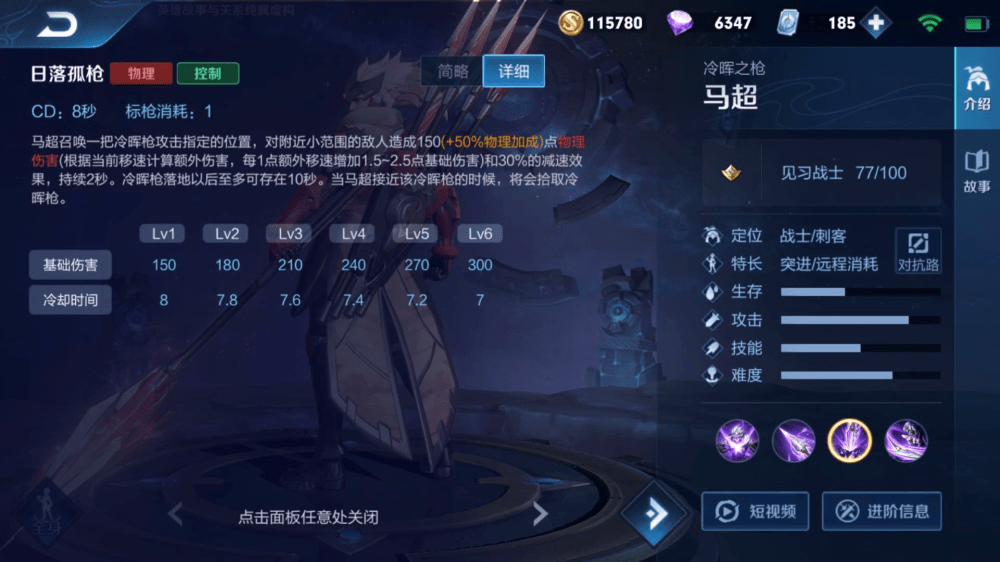Click the gold coin currency icon

pyautogui.click(x=571, y=22)
